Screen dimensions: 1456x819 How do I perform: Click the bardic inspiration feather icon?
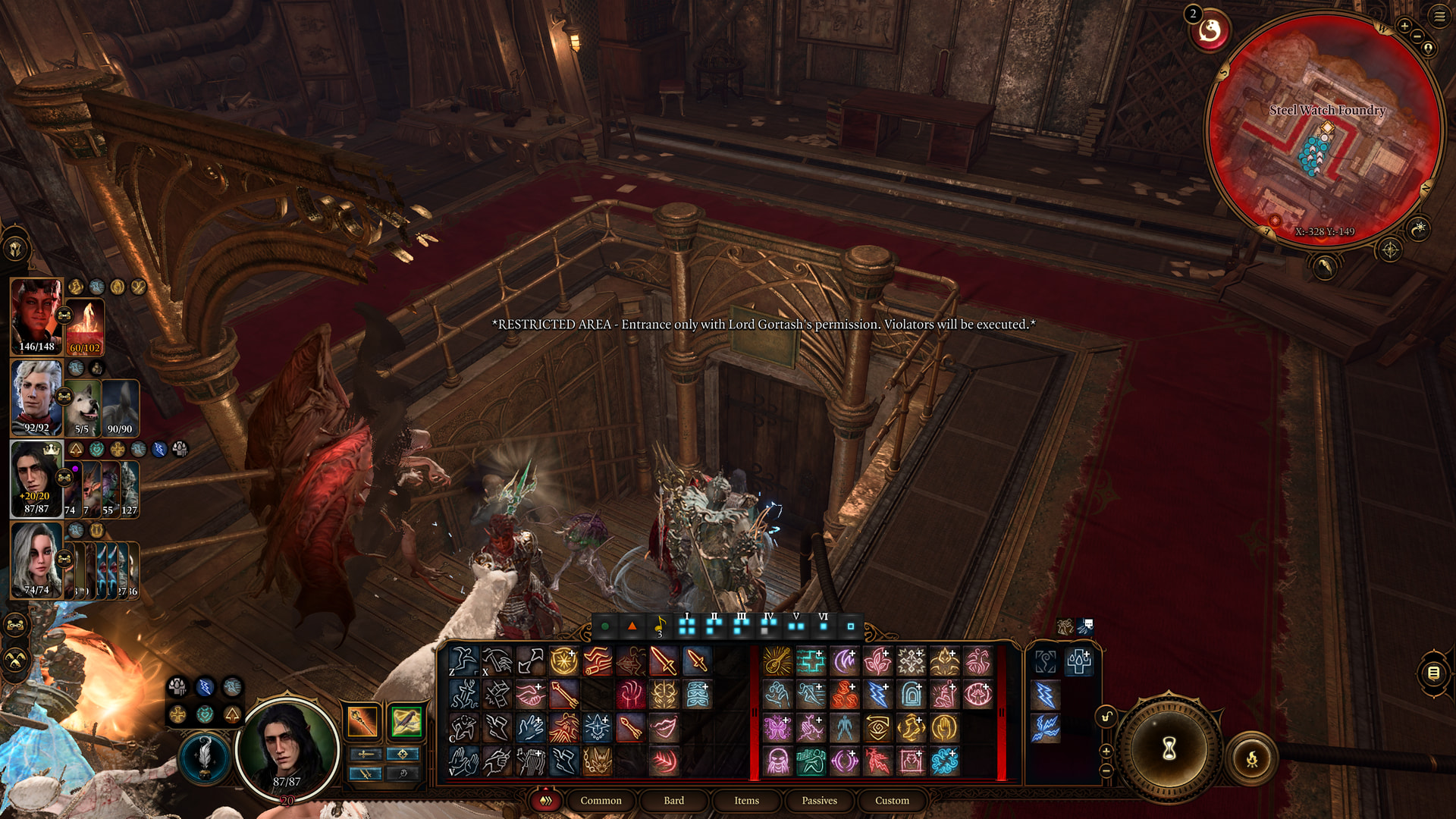click(x=204, y=756)
